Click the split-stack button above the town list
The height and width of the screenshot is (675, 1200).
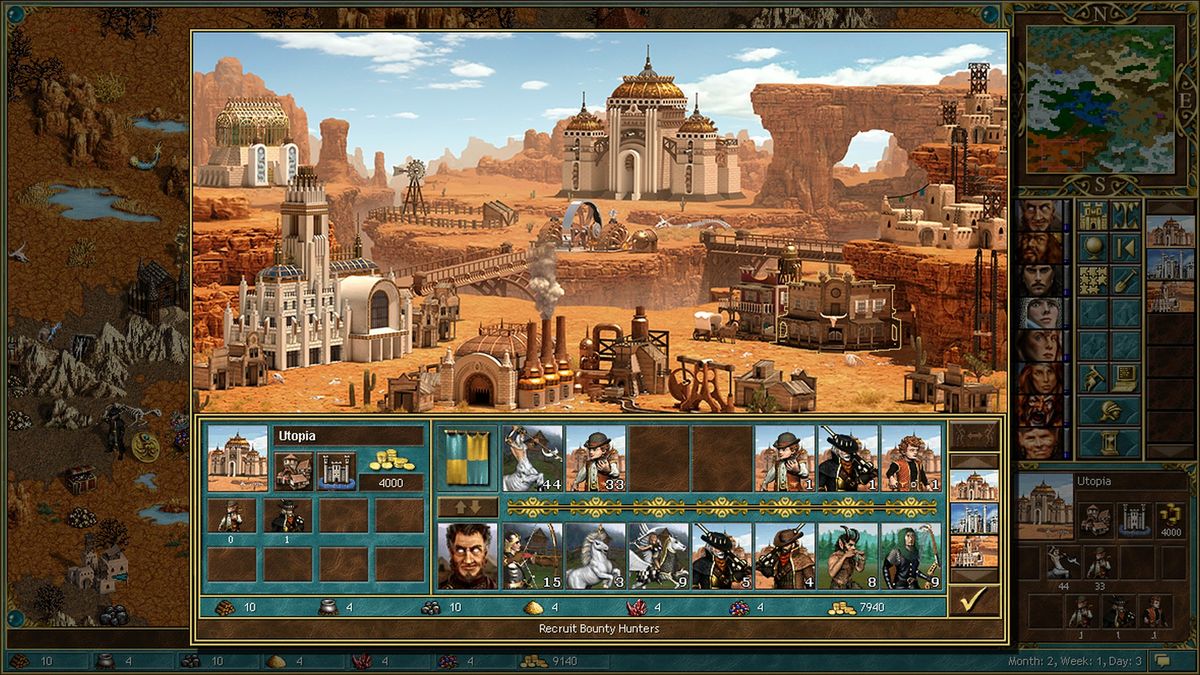[973, 436]
